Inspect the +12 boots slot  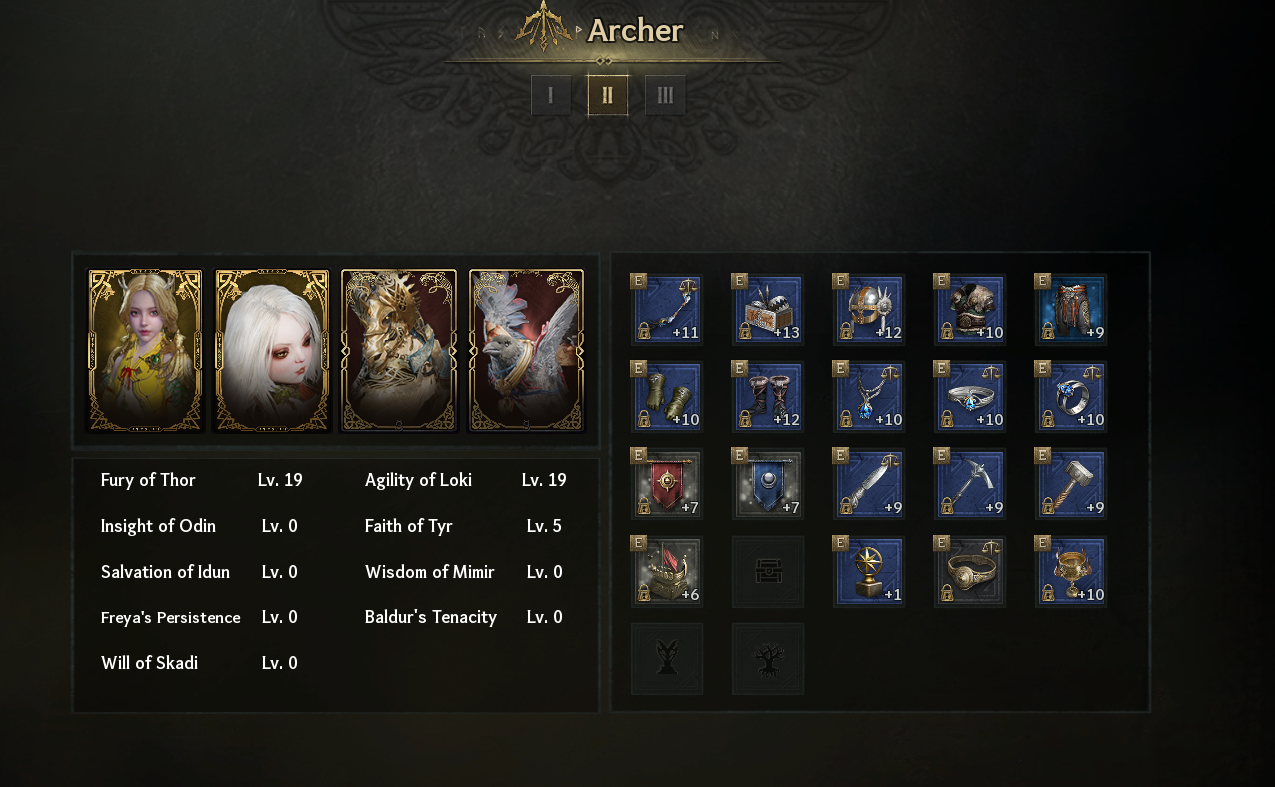coord(768,397)
